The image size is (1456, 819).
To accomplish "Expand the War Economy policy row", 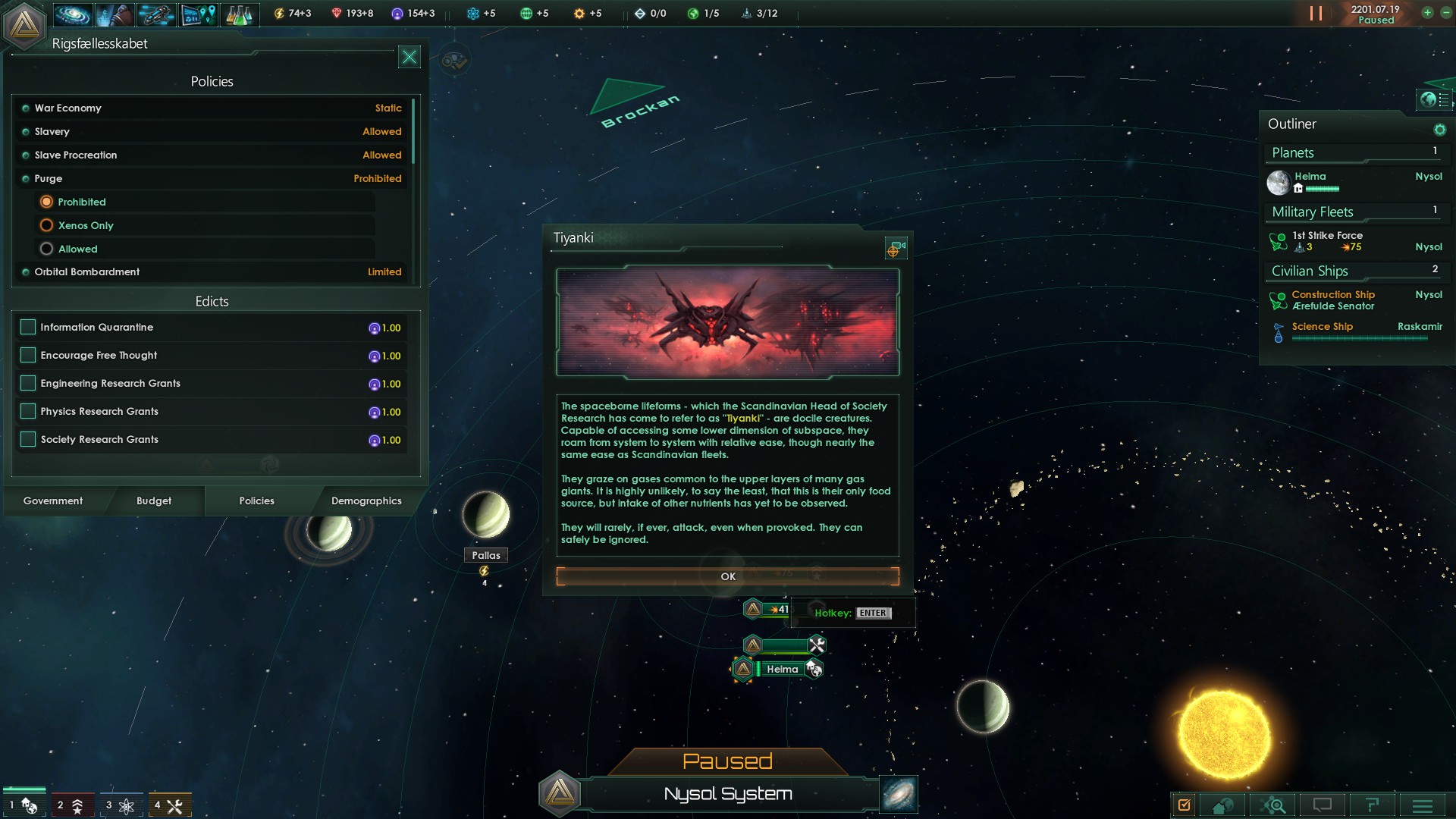I will [x=212, y=108].
